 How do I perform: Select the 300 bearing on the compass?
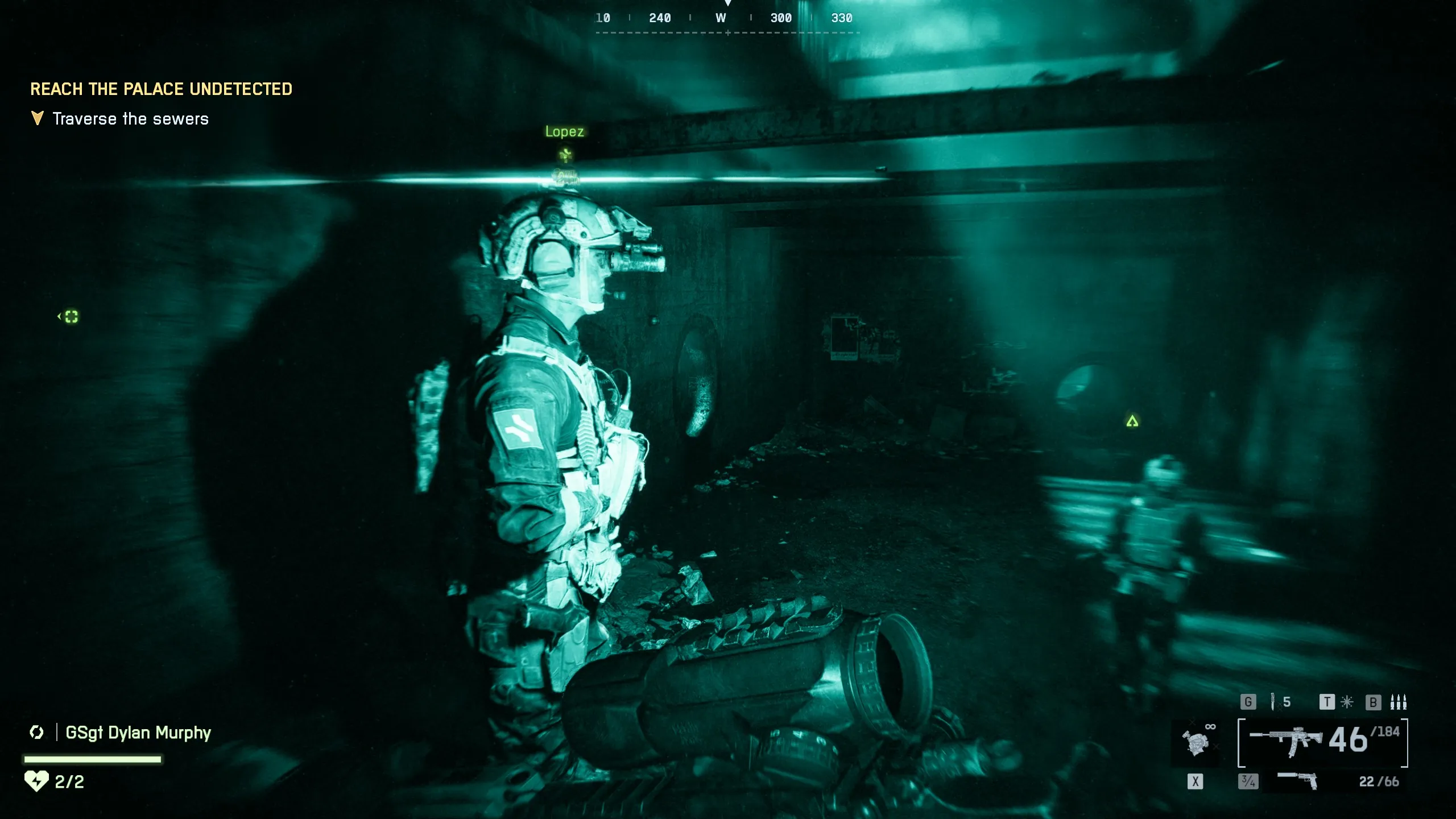coord(783,18)
